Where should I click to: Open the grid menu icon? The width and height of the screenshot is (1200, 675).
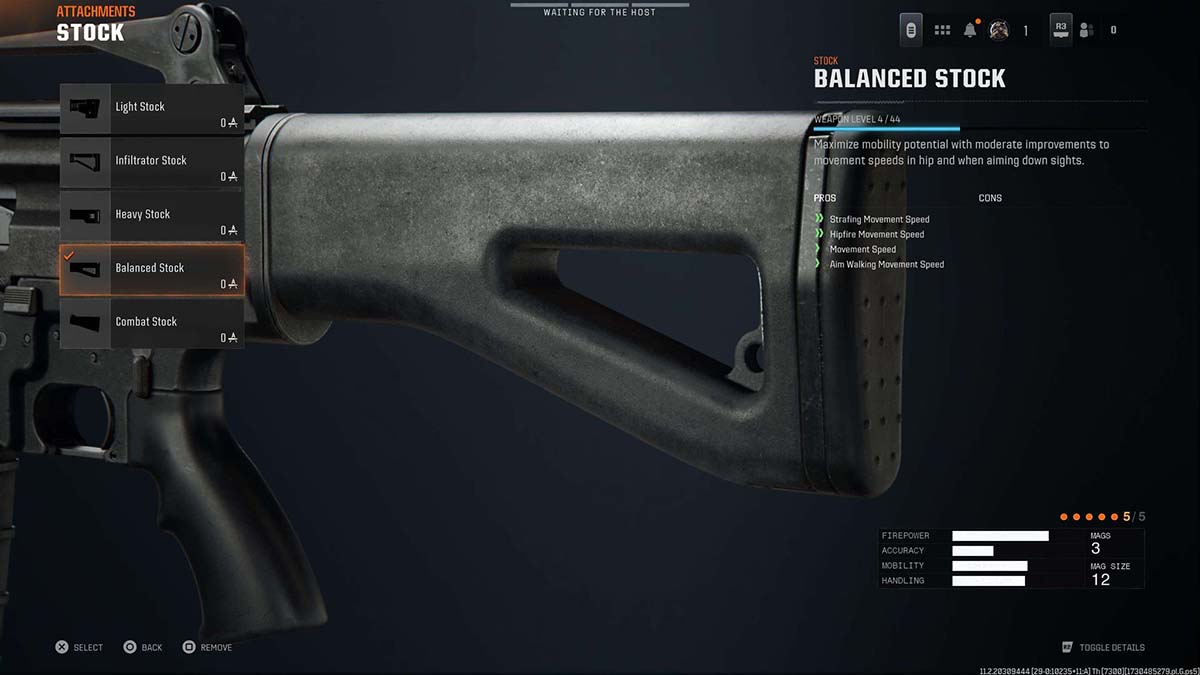point(942,30)
